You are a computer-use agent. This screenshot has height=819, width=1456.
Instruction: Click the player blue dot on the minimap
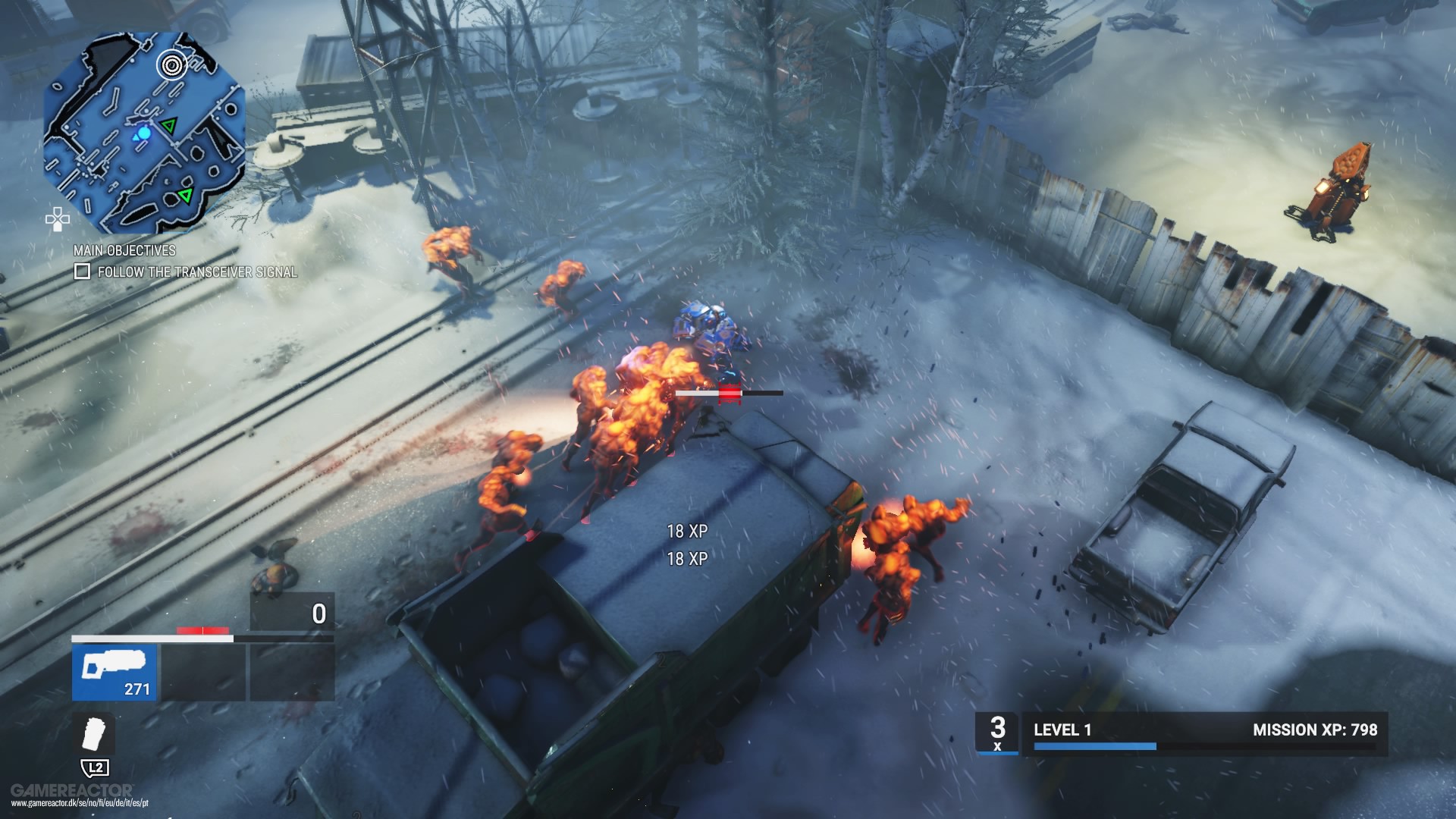coord(143,133)
